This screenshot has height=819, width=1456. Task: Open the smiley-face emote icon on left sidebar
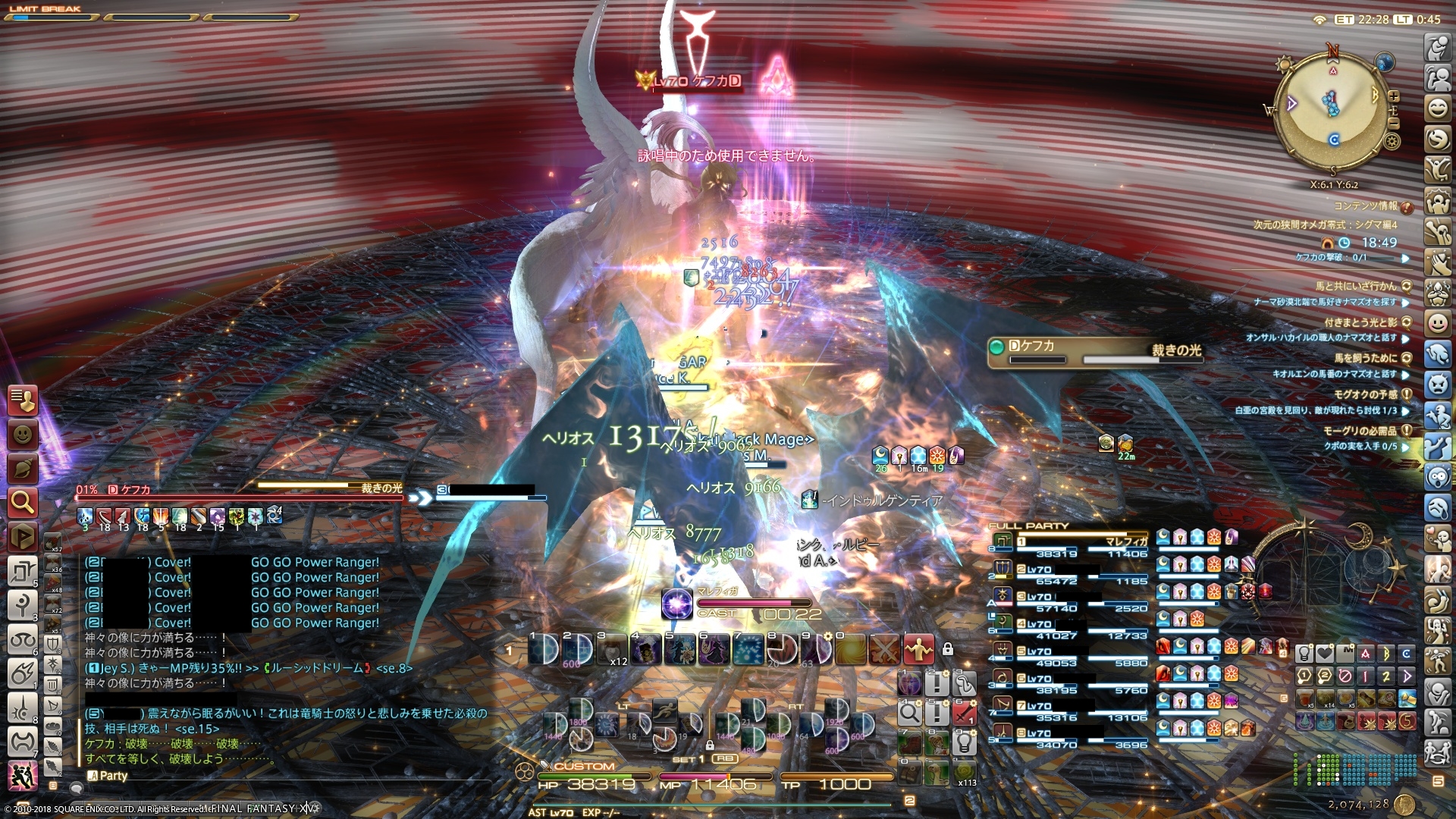coord(23,434)
